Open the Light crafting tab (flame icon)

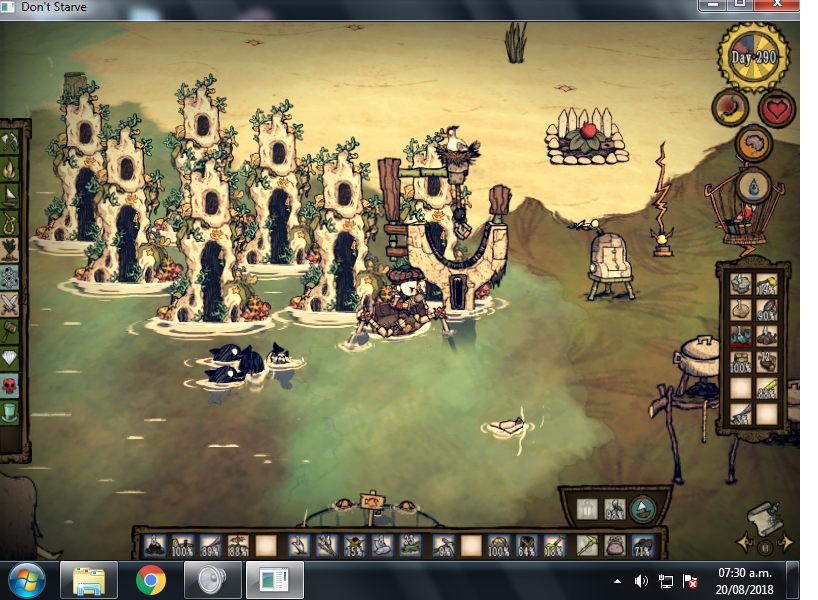[x=11, y=170]
